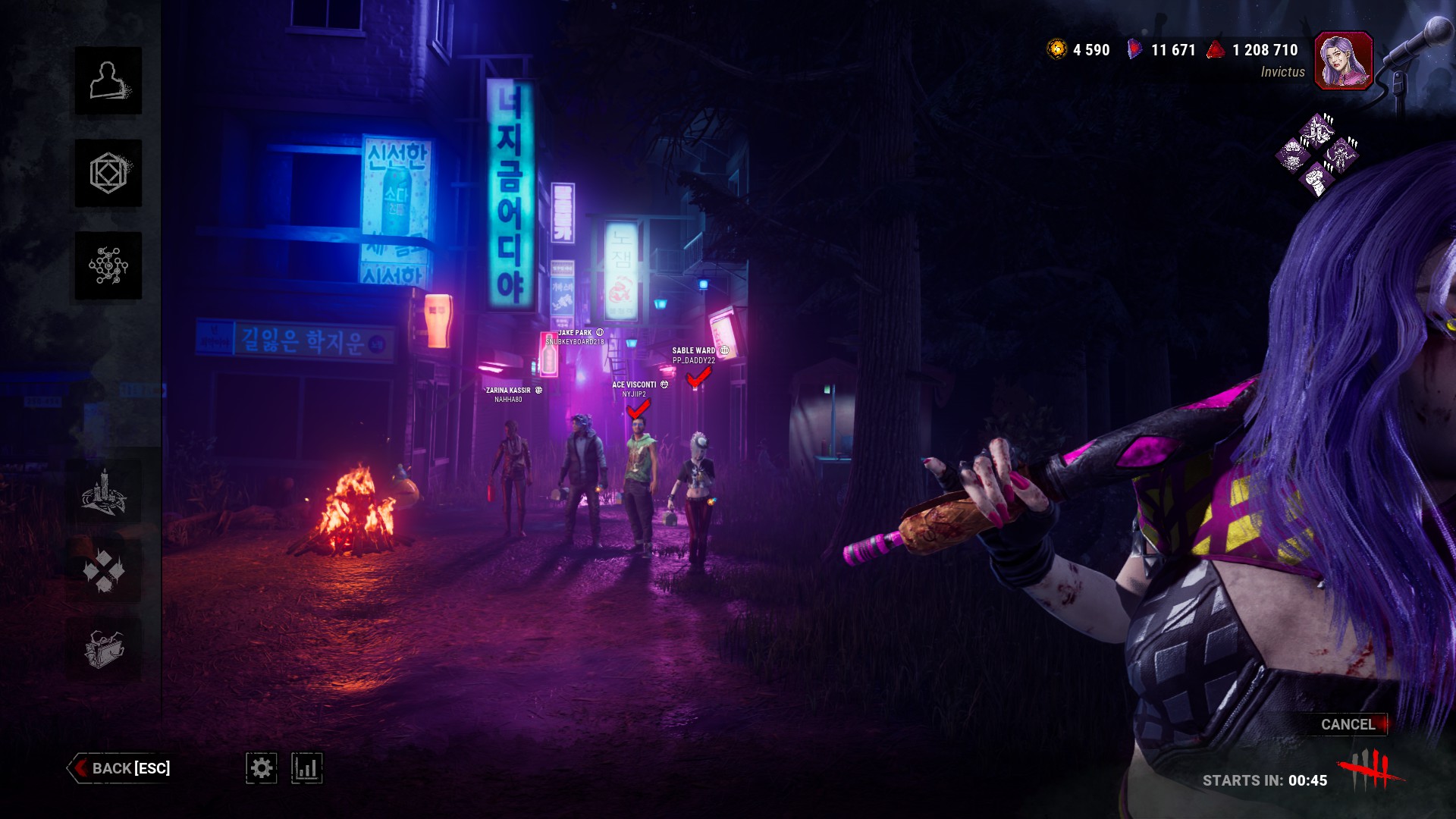Click Jake Park's player nameplate
The image size is (1456, 819).
pyautogui.click(x=576, y=337)
